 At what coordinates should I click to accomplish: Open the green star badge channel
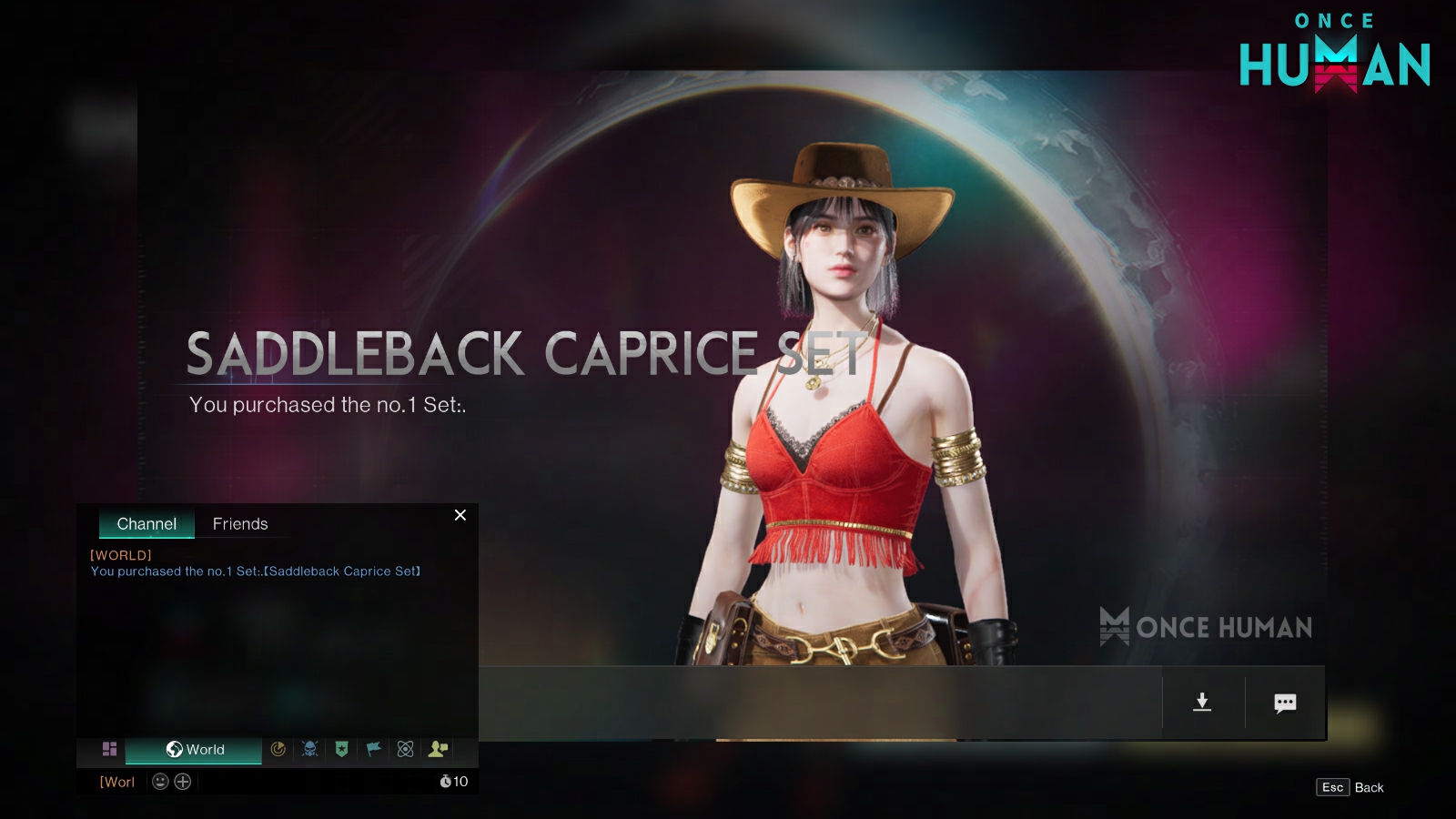pyautogui.click(x=342, y=749)
